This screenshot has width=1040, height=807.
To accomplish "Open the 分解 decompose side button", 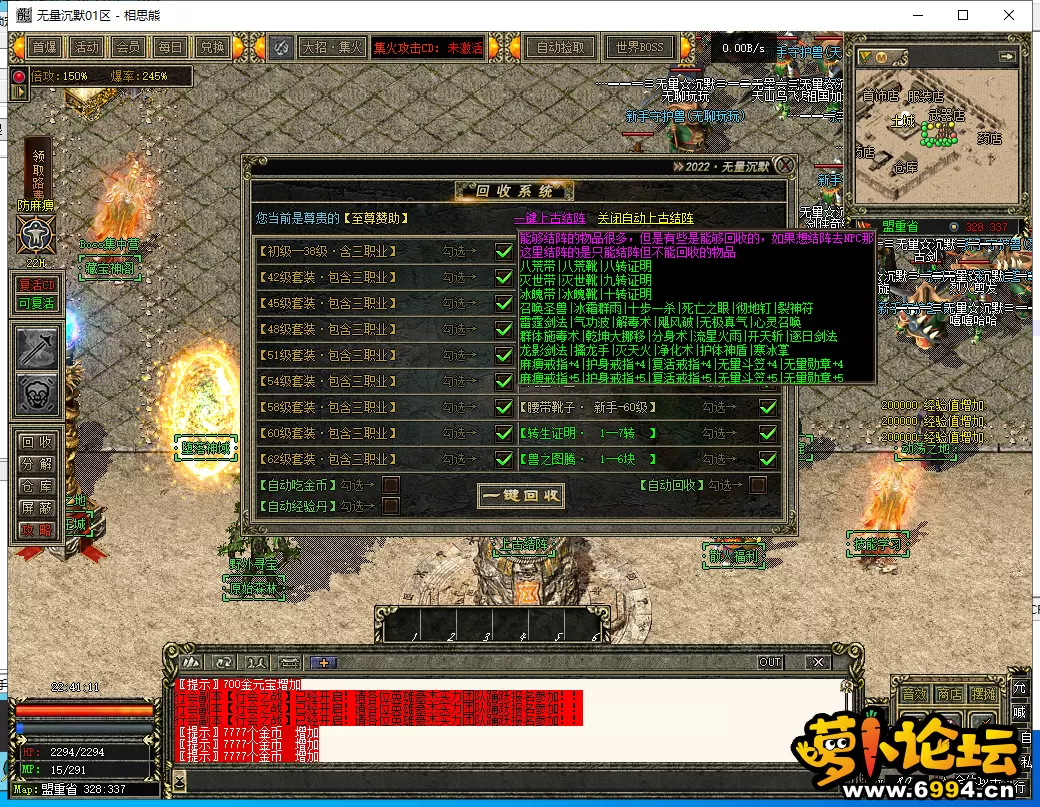I will [x=37, y=464].
